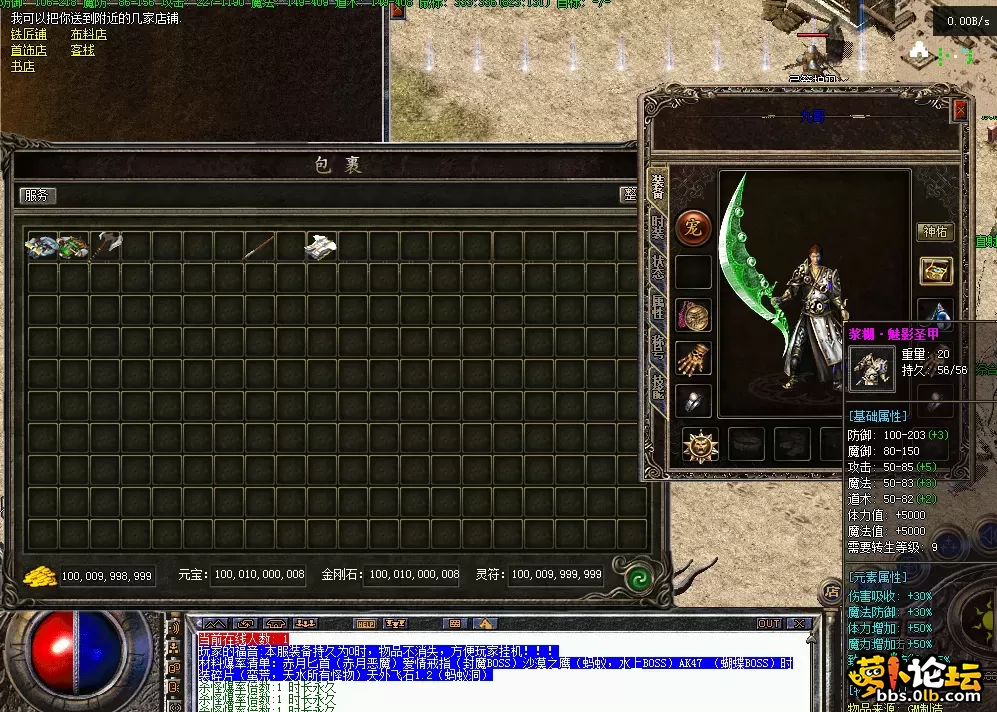Pick the white scroll item in the bag

click(x=321, y=246)
